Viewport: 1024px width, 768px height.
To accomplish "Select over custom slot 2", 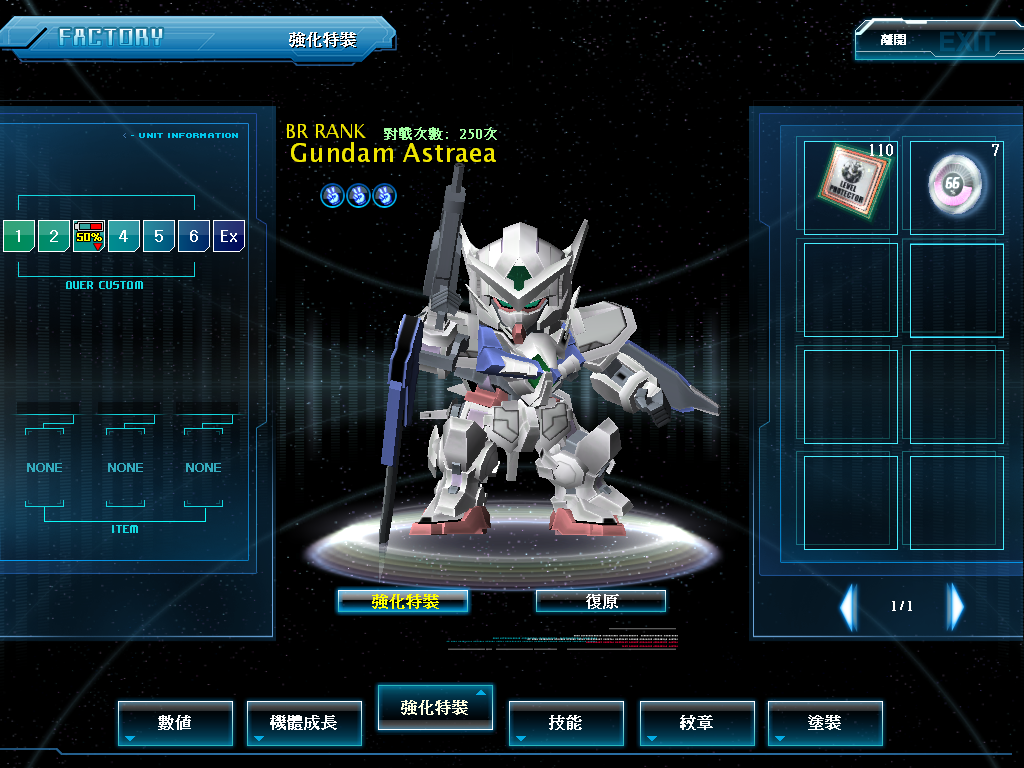I will (x=54, y=236).
